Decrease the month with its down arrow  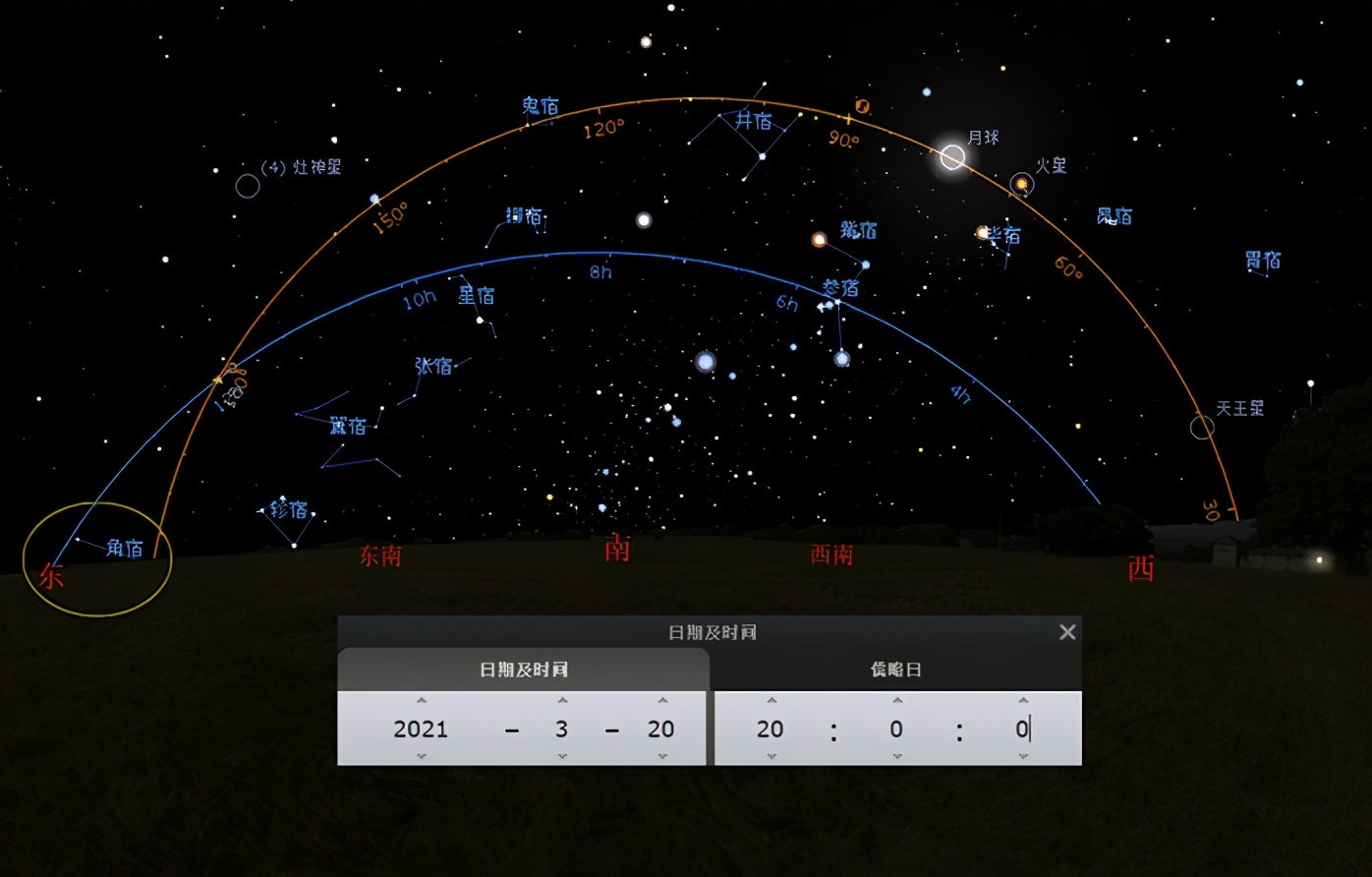(562, 756)
